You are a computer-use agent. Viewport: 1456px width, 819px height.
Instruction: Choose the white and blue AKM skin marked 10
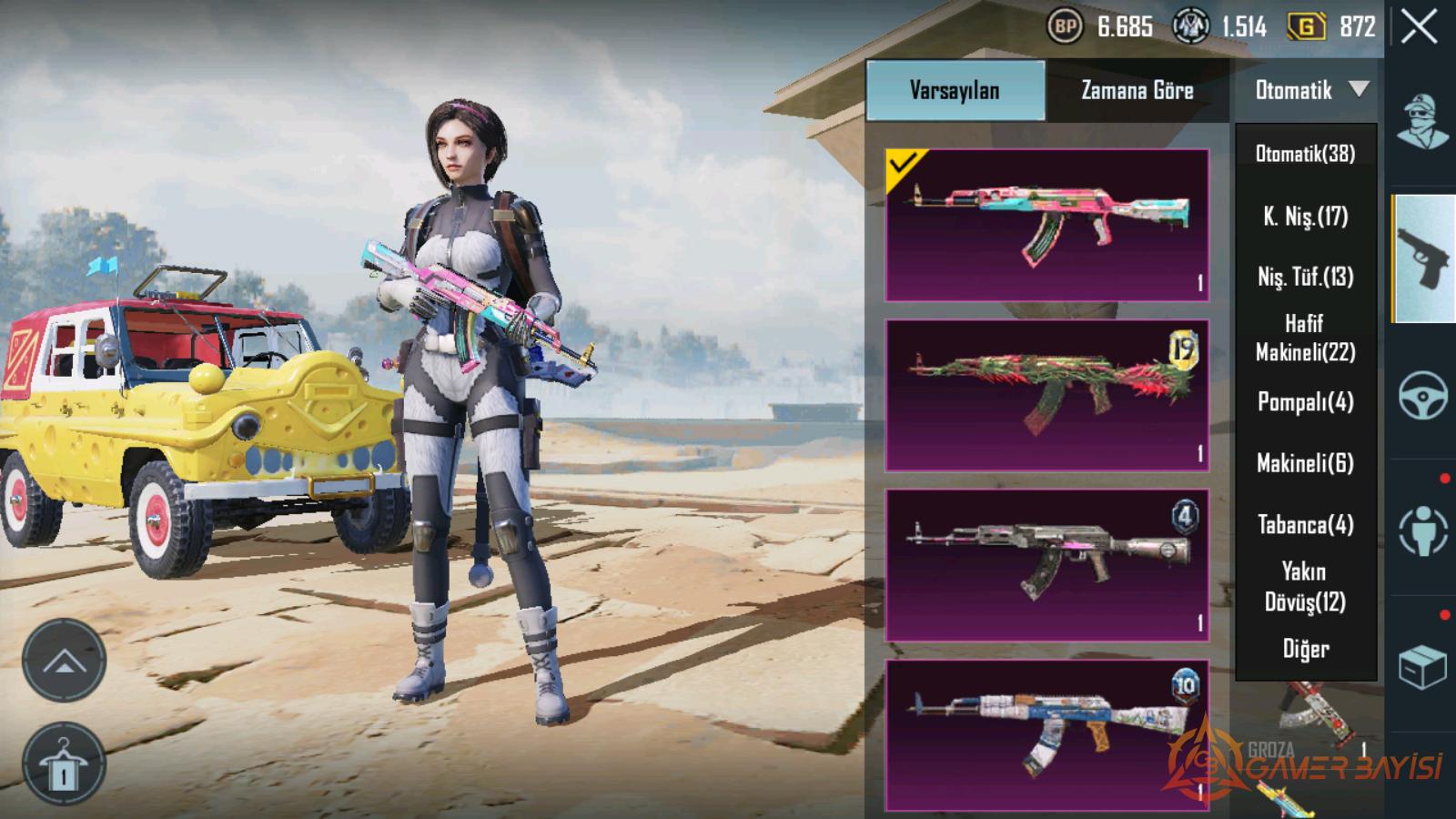click(1047, 734)
